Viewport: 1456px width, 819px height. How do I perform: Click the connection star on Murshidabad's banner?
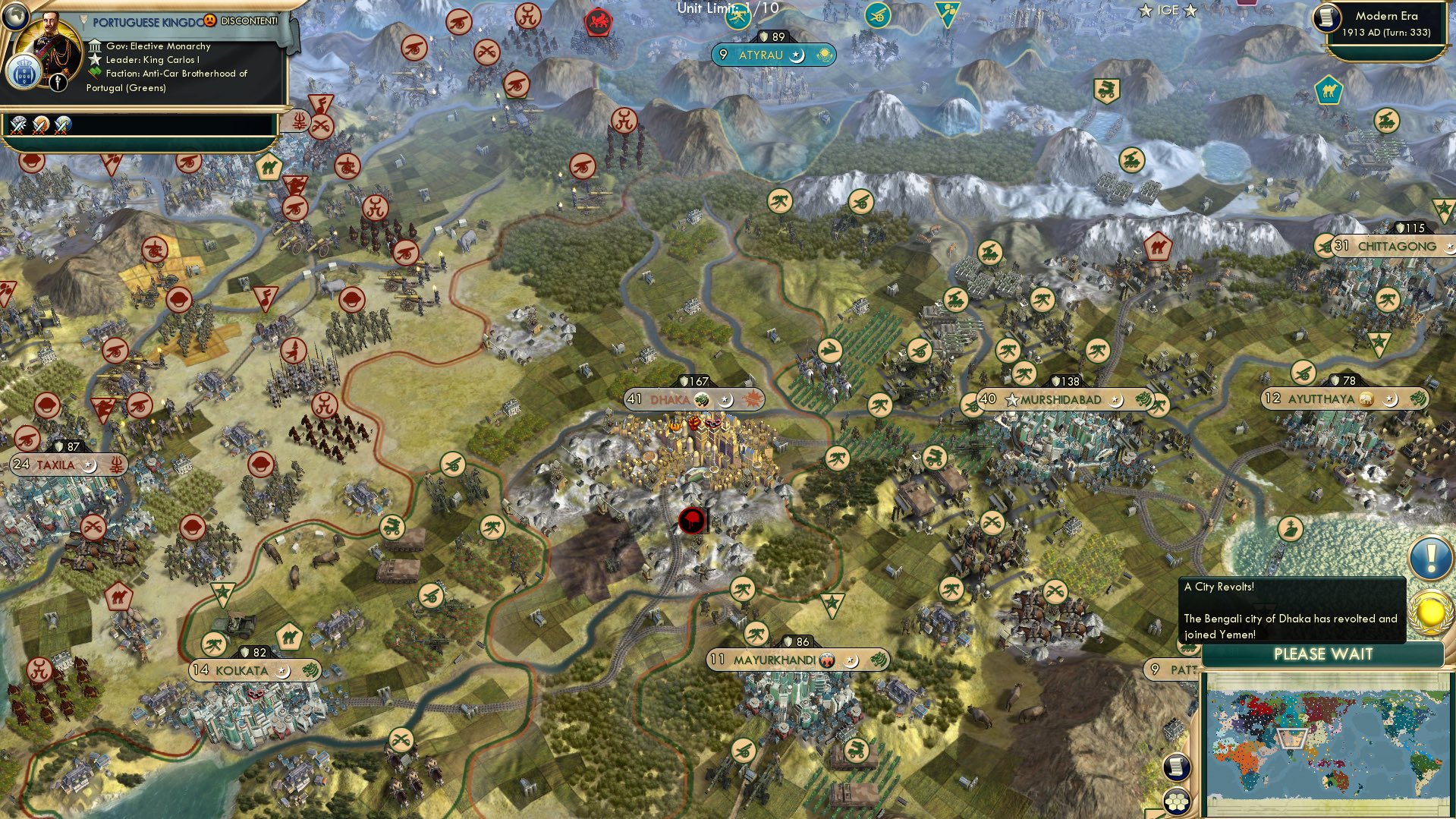(1014, 398)
